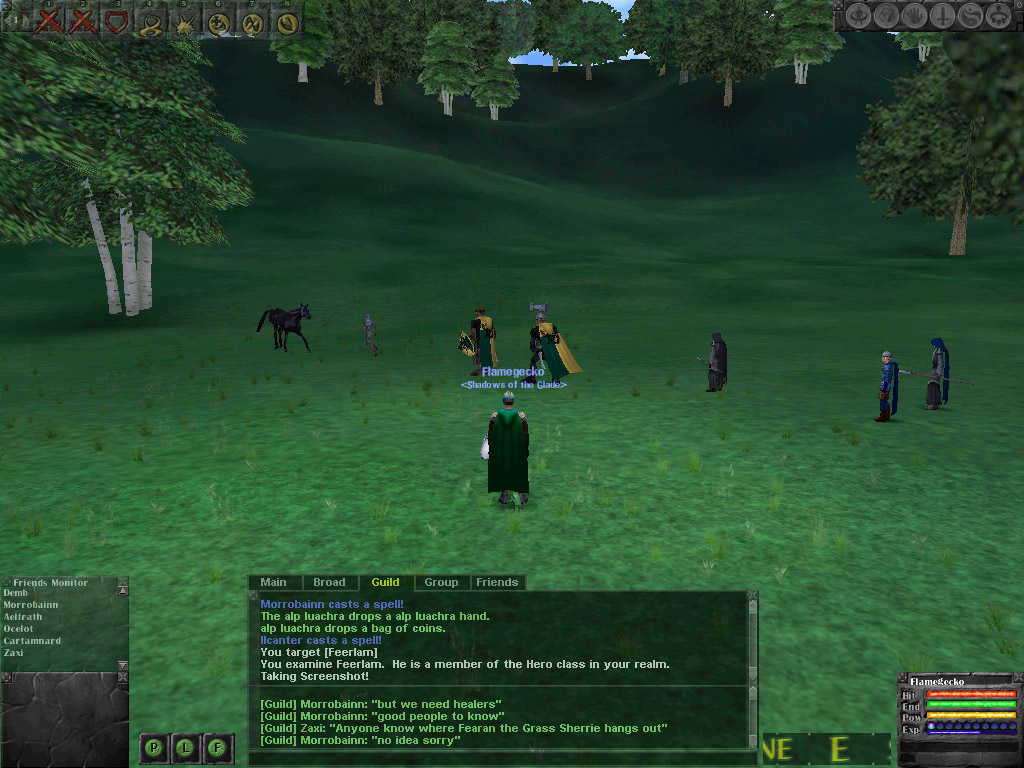Activate the hotbar ability in slot 8
This screenshot has width=1024, height=768.
tap(287, 21)
